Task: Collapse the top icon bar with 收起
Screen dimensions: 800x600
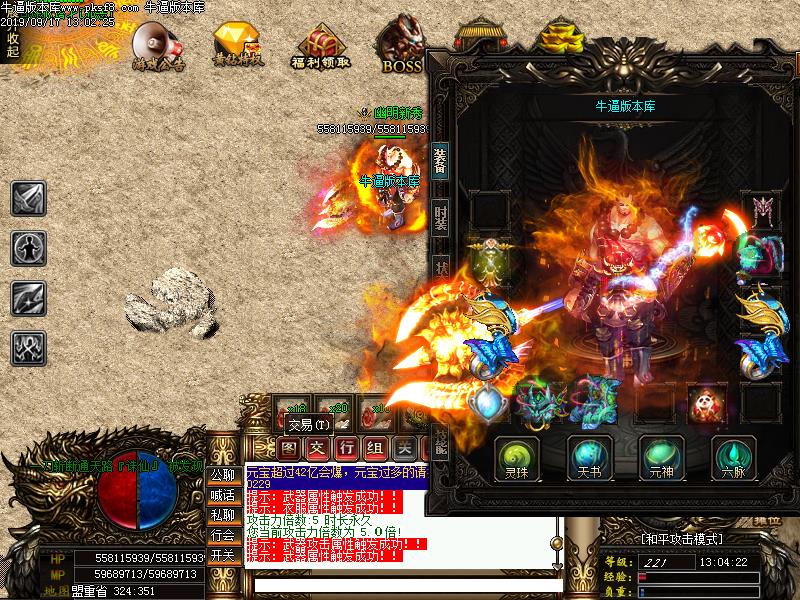Action: point(12,45)
